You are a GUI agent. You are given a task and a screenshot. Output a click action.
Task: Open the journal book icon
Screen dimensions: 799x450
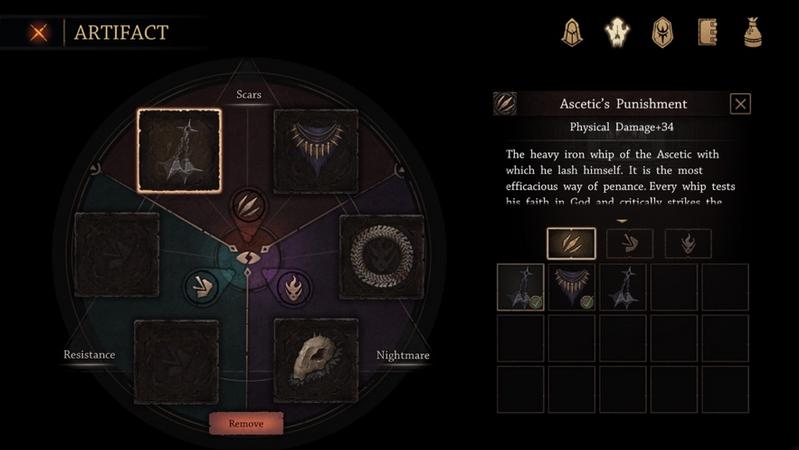pos(708,33)
